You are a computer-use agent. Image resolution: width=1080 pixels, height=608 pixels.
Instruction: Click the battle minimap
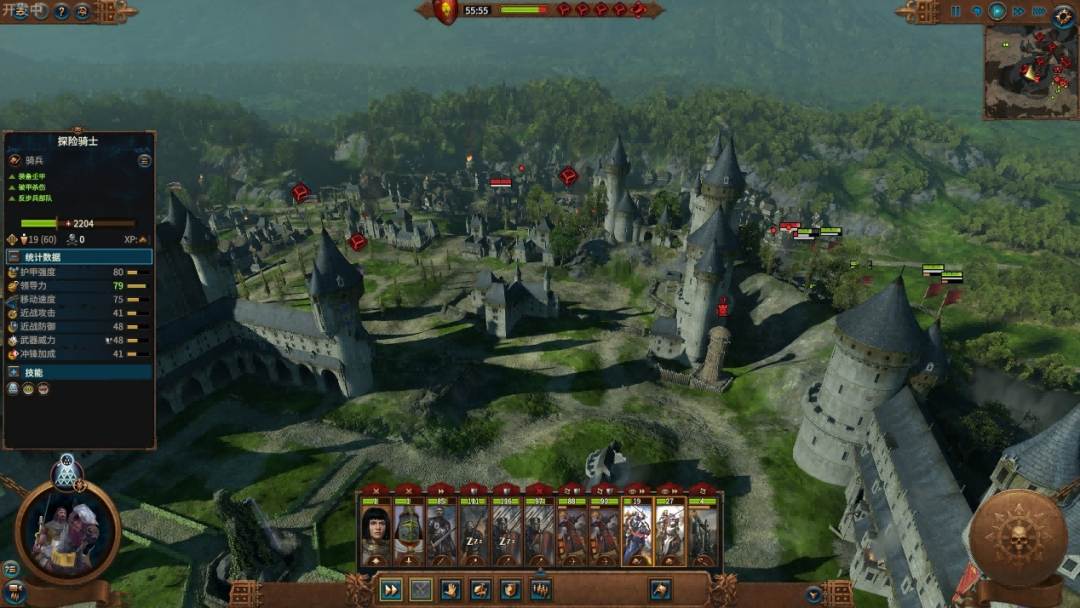(1029, 71)
